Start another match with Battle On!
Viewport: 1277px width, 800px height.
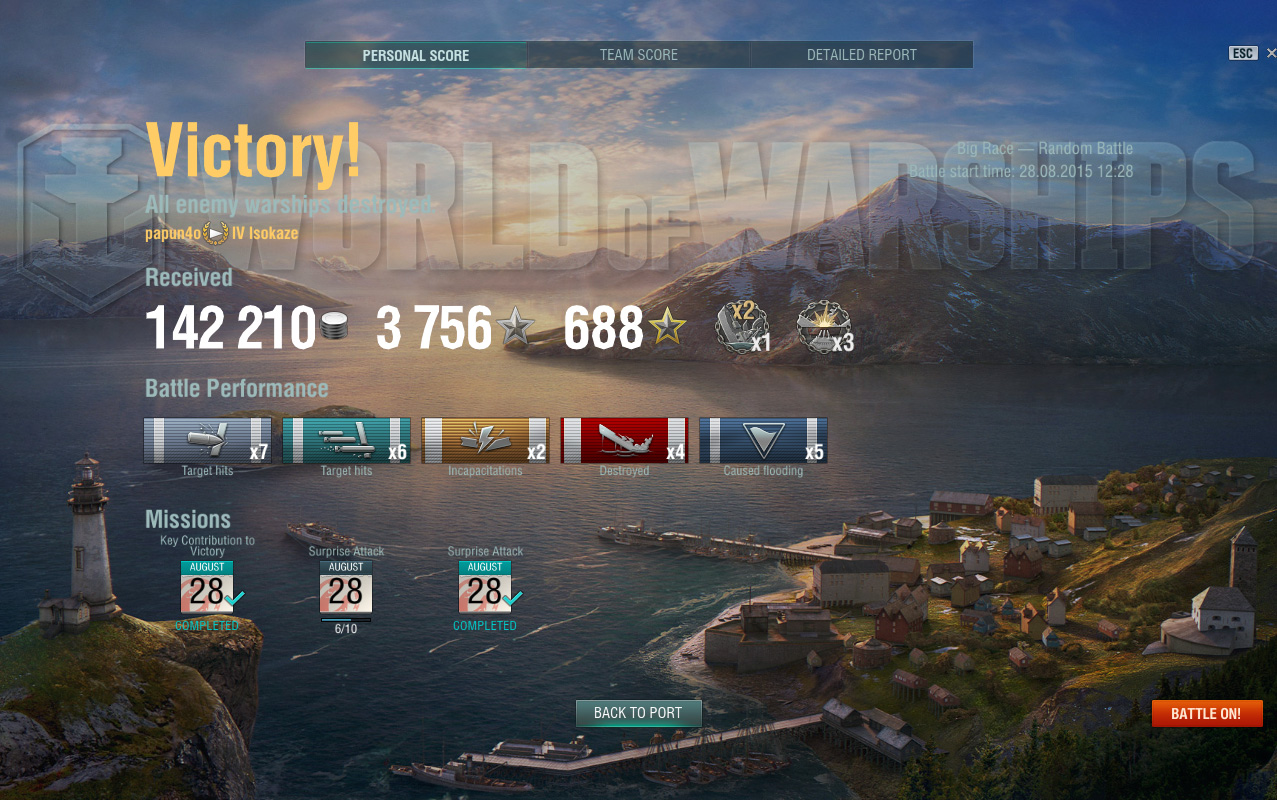[1206, 713]
